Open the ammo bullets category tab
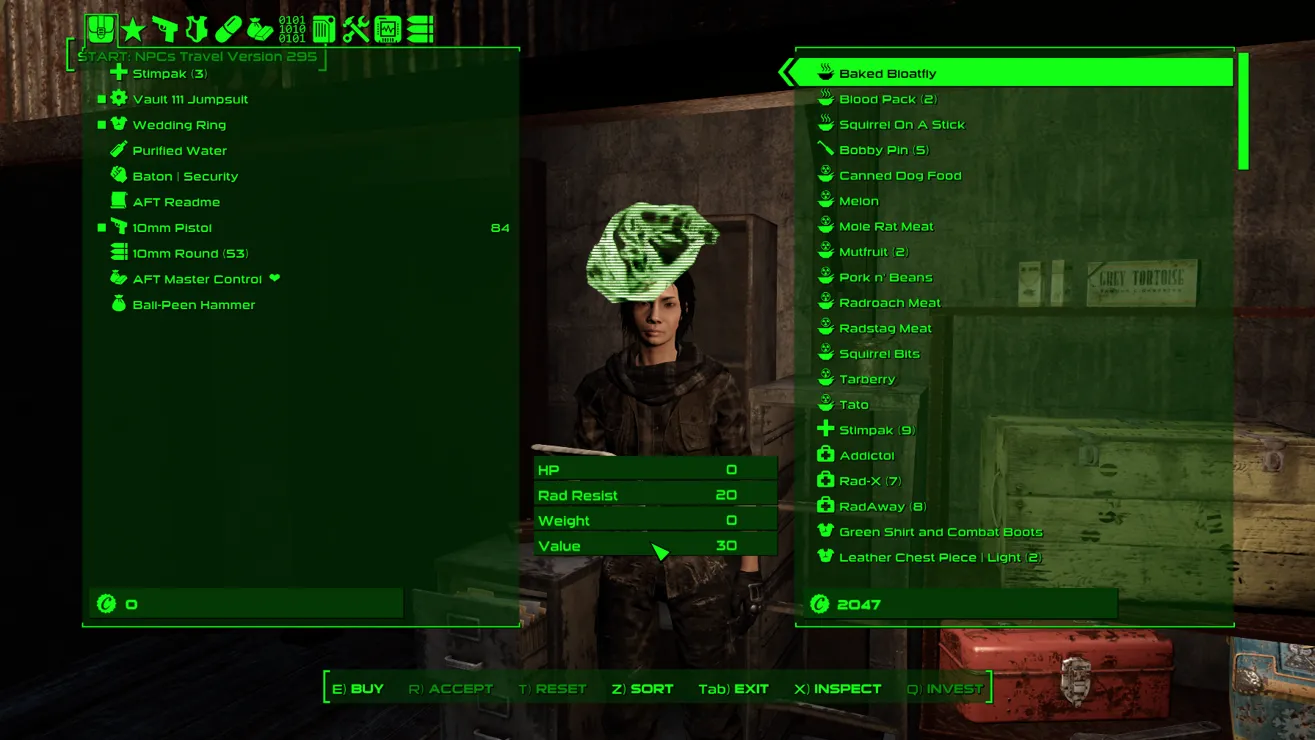This screenshot has height=740, width=1315. click(x=420, y=29)
